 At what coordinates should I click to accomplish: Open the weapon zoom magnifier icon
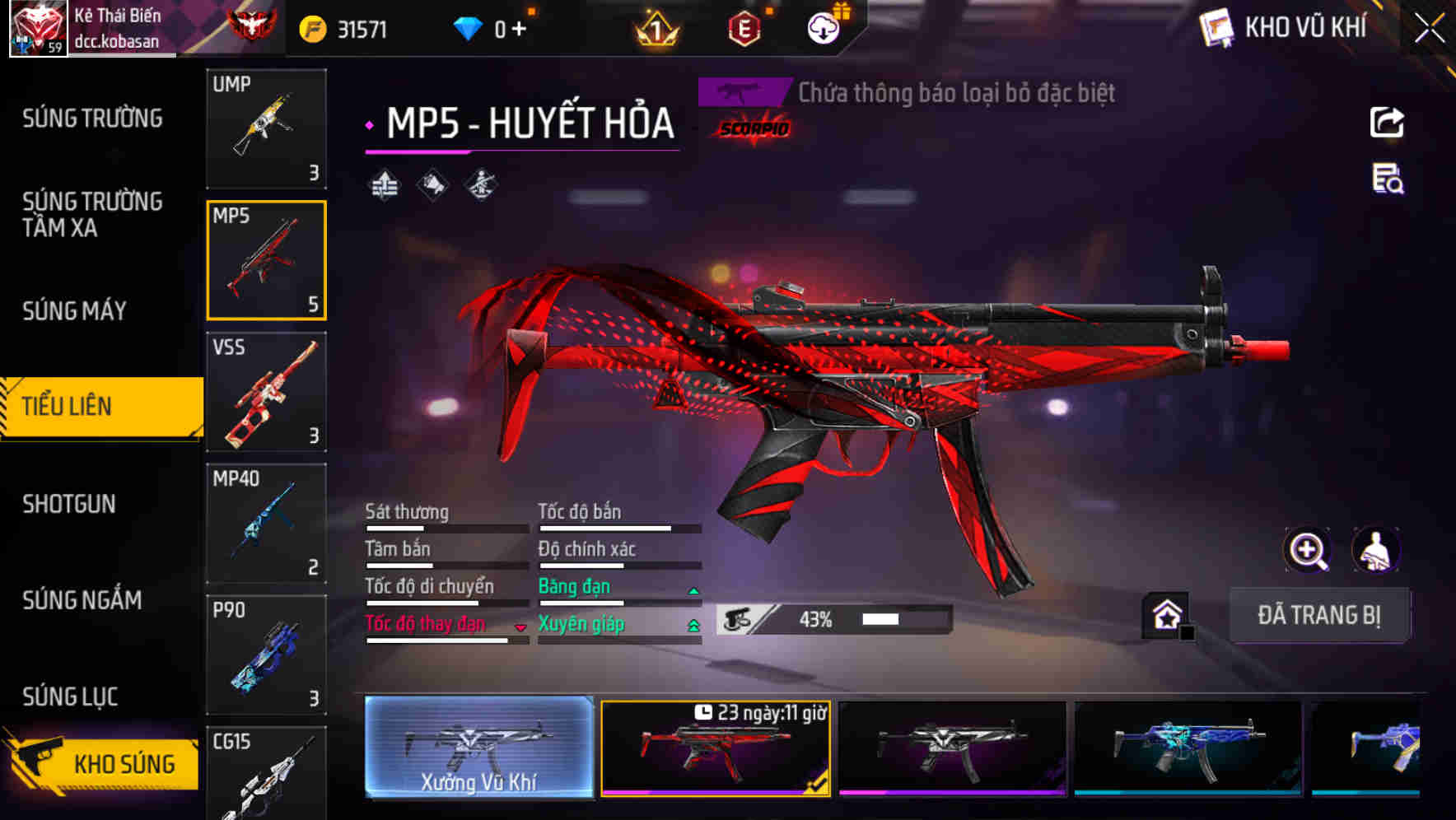point(1308,550)
